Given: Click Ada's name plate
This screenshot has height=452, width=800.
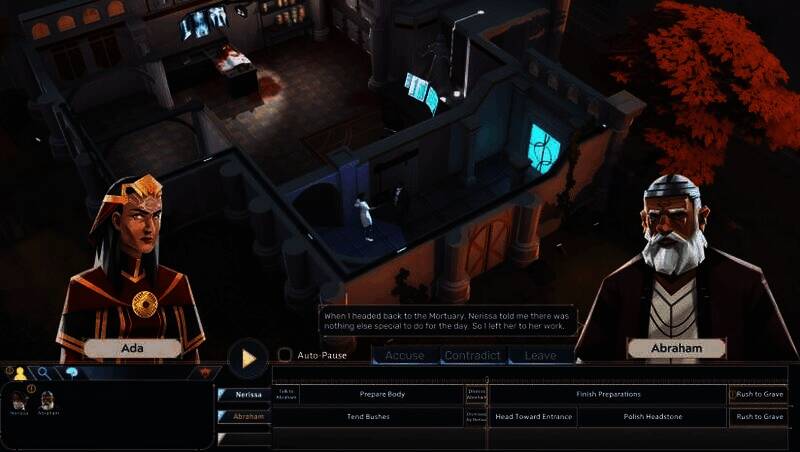Looking at the screenshot, I should pyautogui.click(x=133, y=349).
